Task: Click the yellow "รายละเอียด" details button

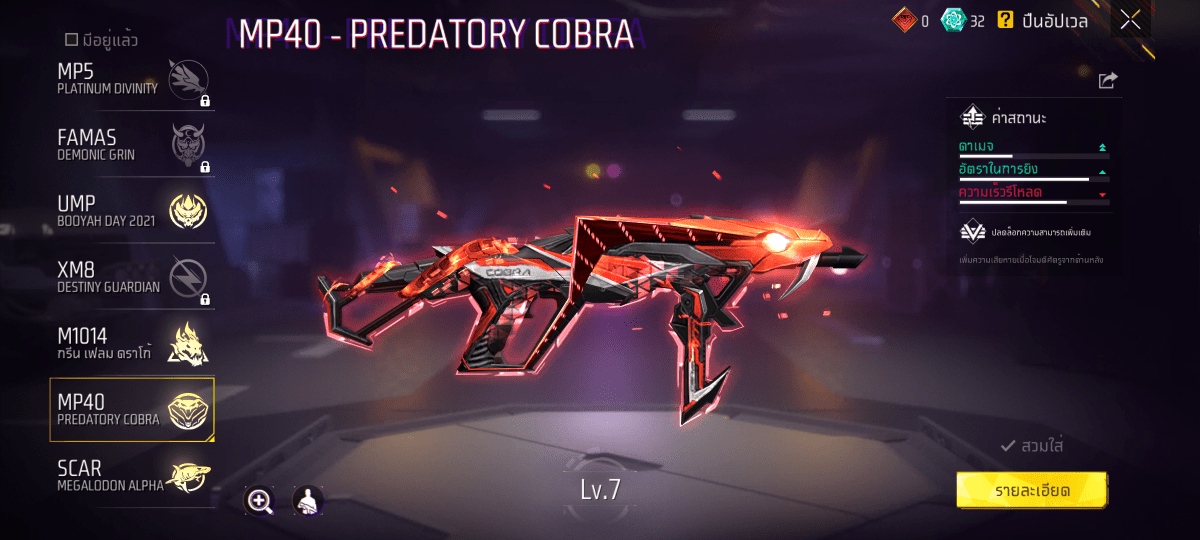Action: click(1031, 491)
